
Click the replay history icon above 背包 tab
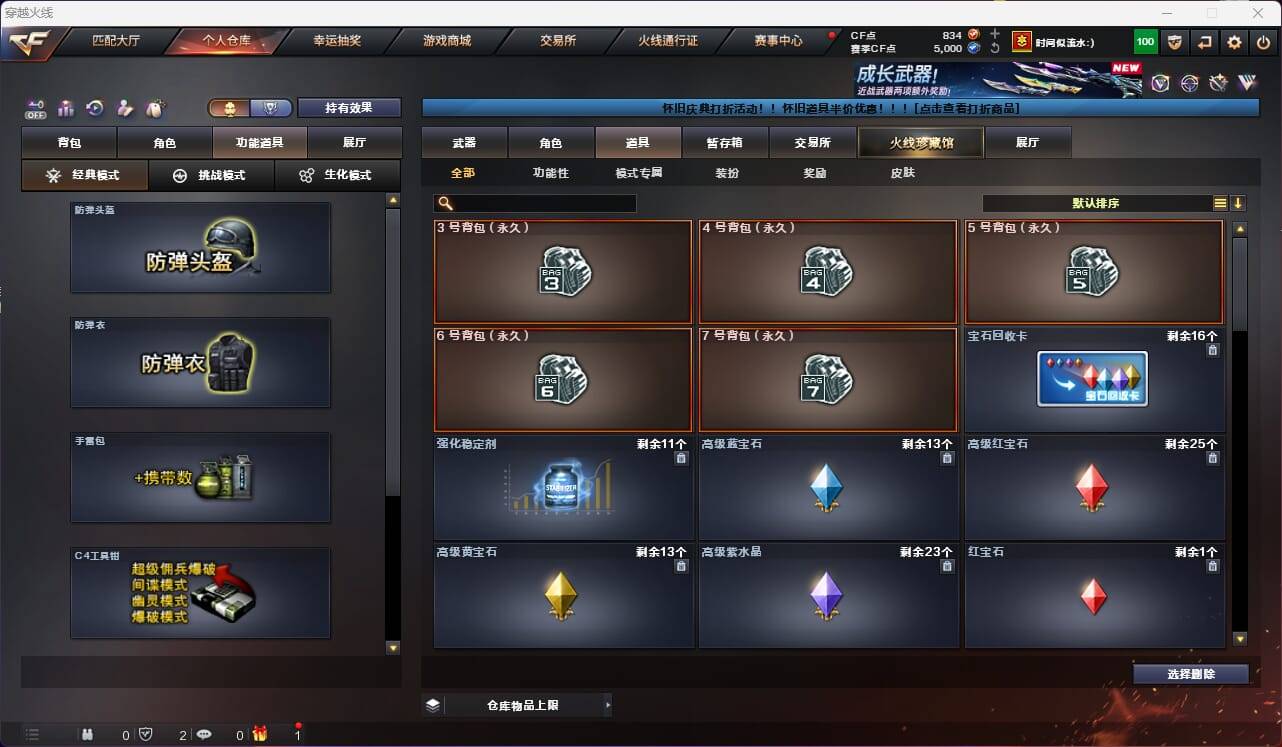tap(97, 108)
